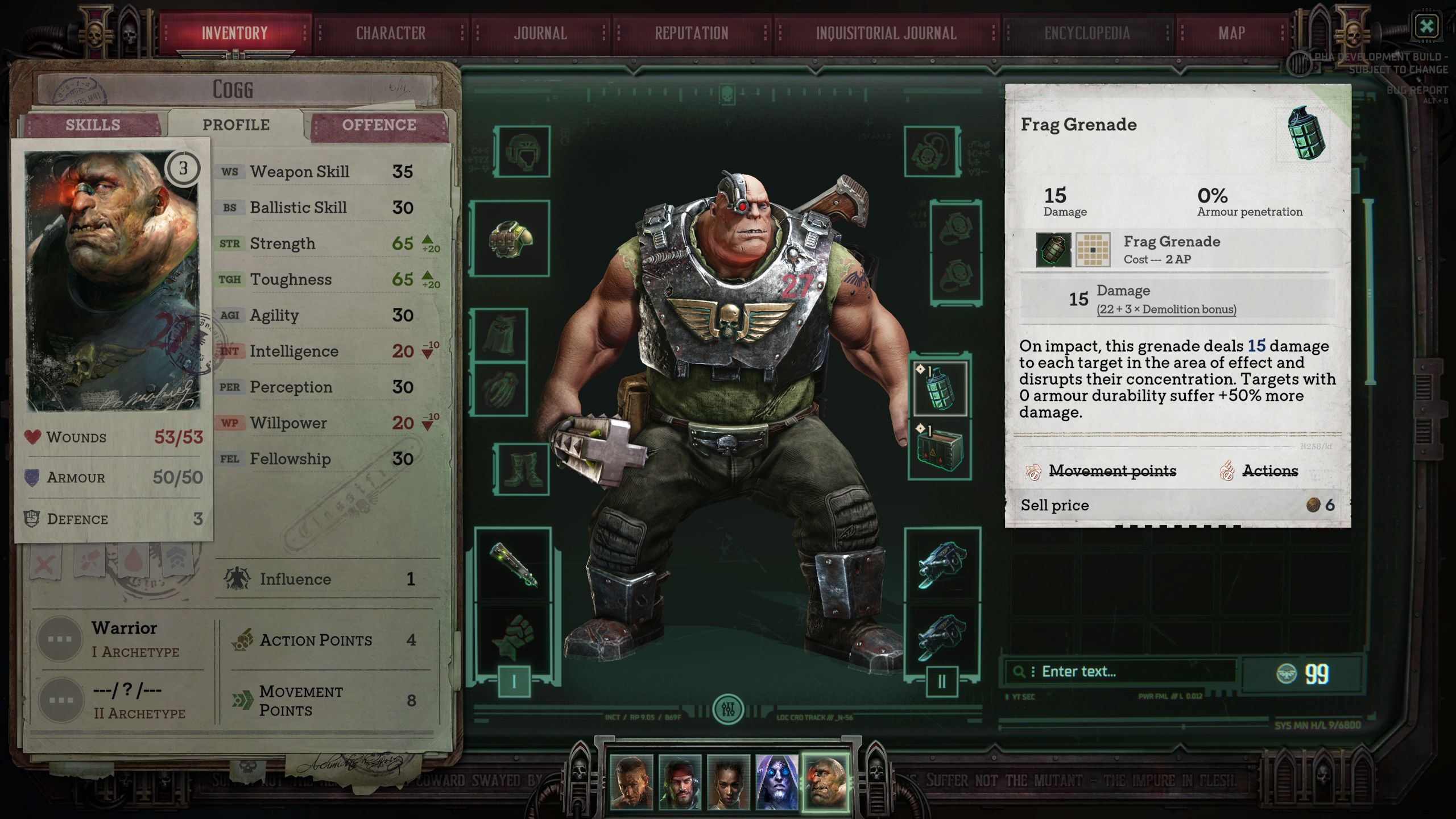Activate weapon set II

pos(942,681)
